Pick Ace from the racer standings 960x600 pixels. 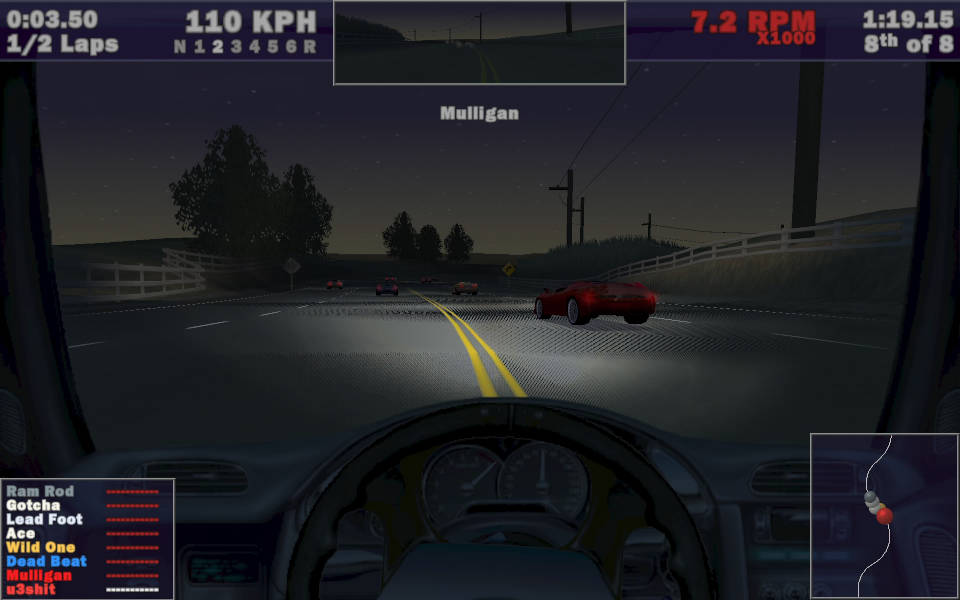tap(20, 534)
